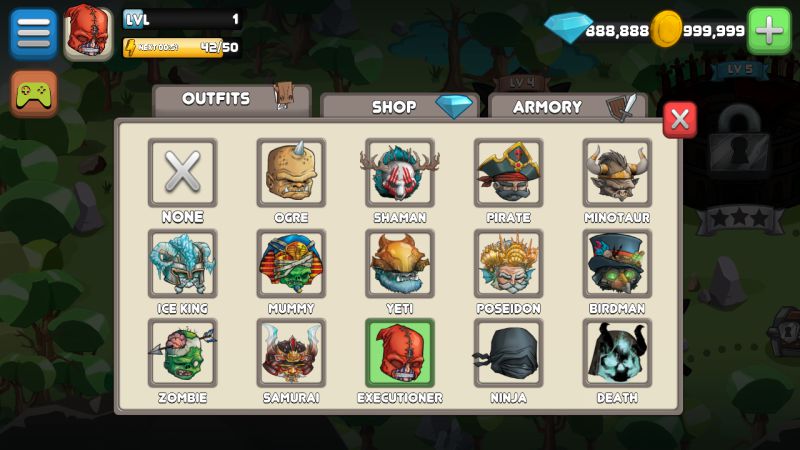This screenshot has width=800, height=450.
Task: Open the blue hamburger menu
Action: click(x=33, y=33)
